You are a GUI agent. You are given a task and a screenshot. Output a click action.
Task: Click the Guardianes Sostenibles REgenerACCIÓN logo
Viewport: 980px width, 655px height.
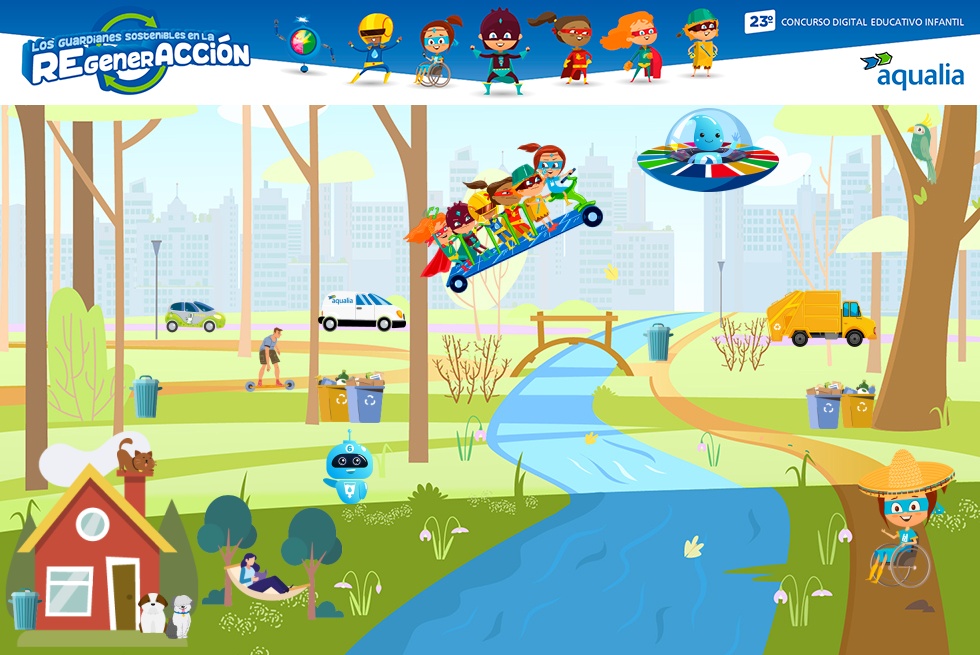pos(136,55)
